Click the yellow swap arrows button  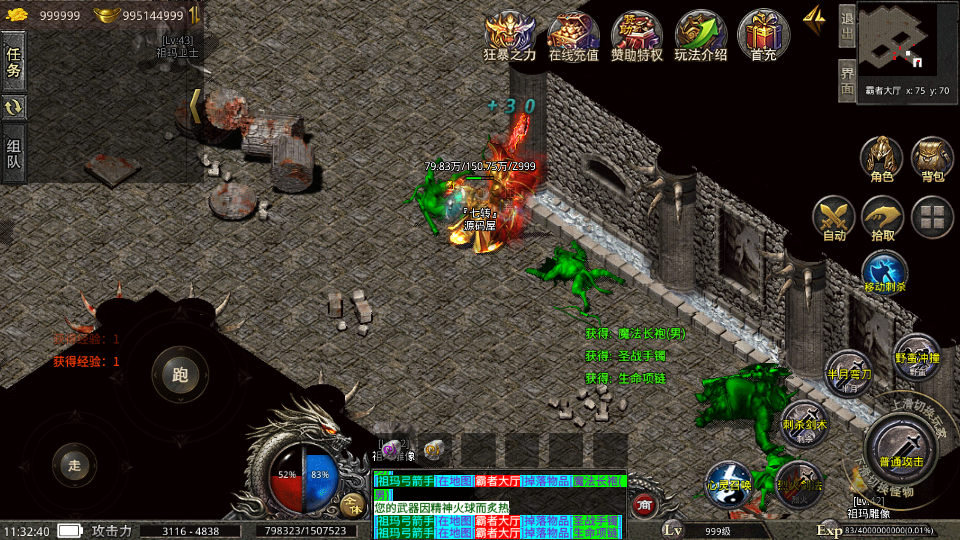pyautogui.click(x=14, y=107)
